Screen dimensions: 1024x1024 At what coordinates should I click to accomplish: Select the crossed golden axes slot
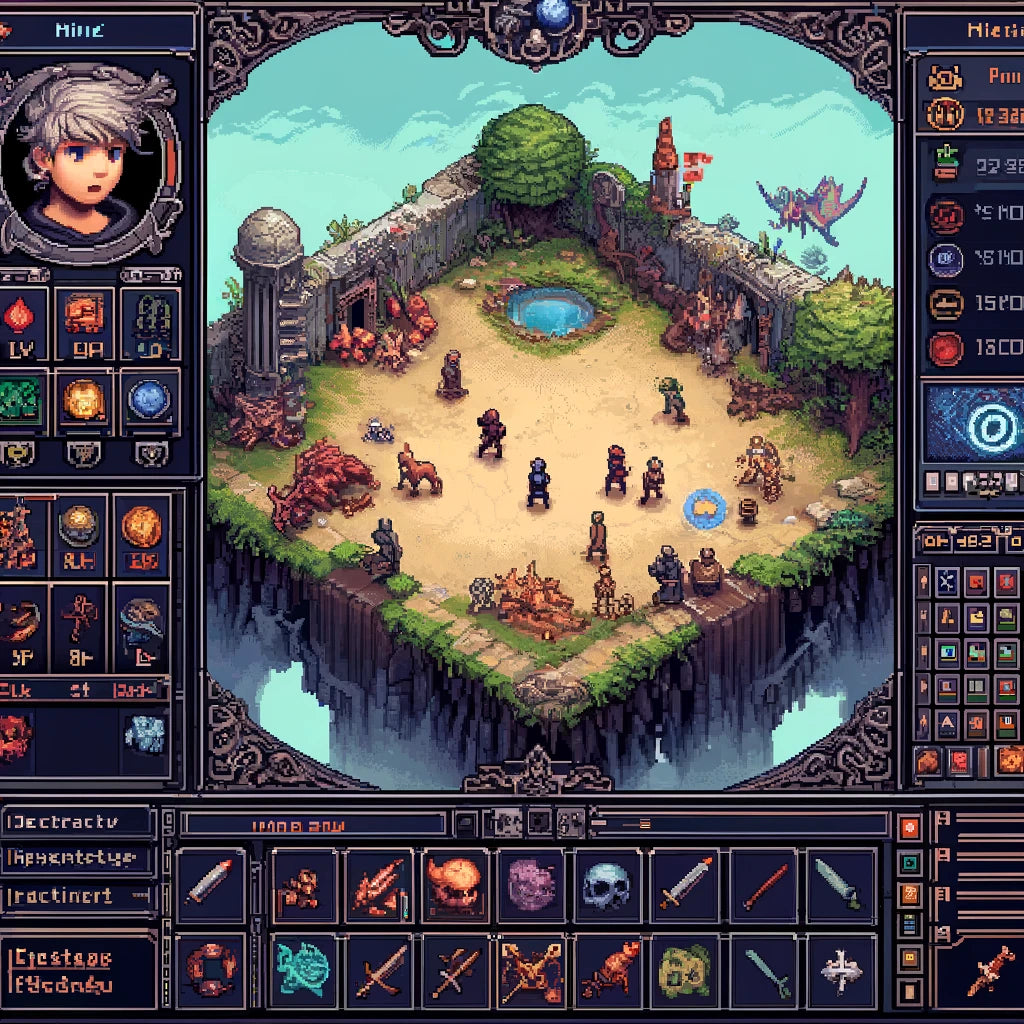(530, 967)
